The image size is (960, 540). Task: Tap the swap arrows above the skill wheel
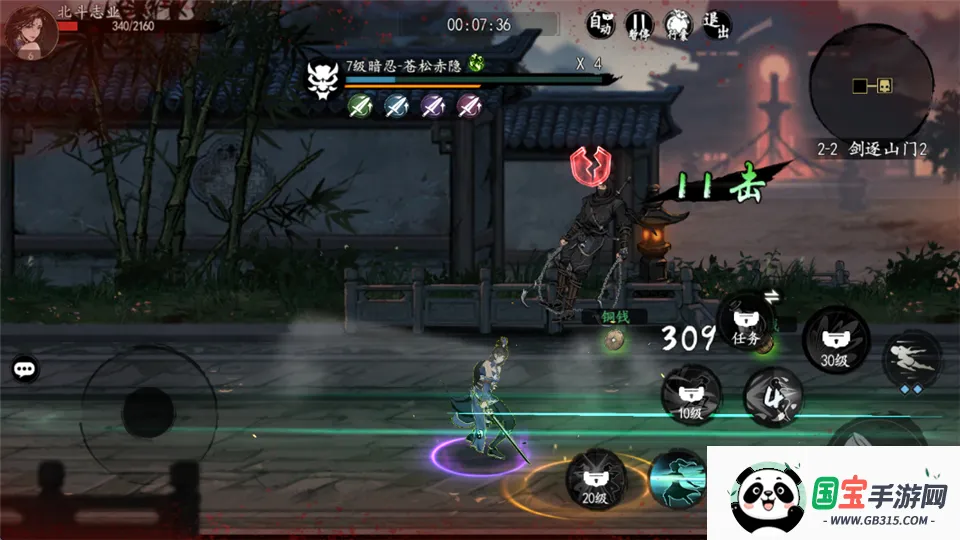coord(772,295)
